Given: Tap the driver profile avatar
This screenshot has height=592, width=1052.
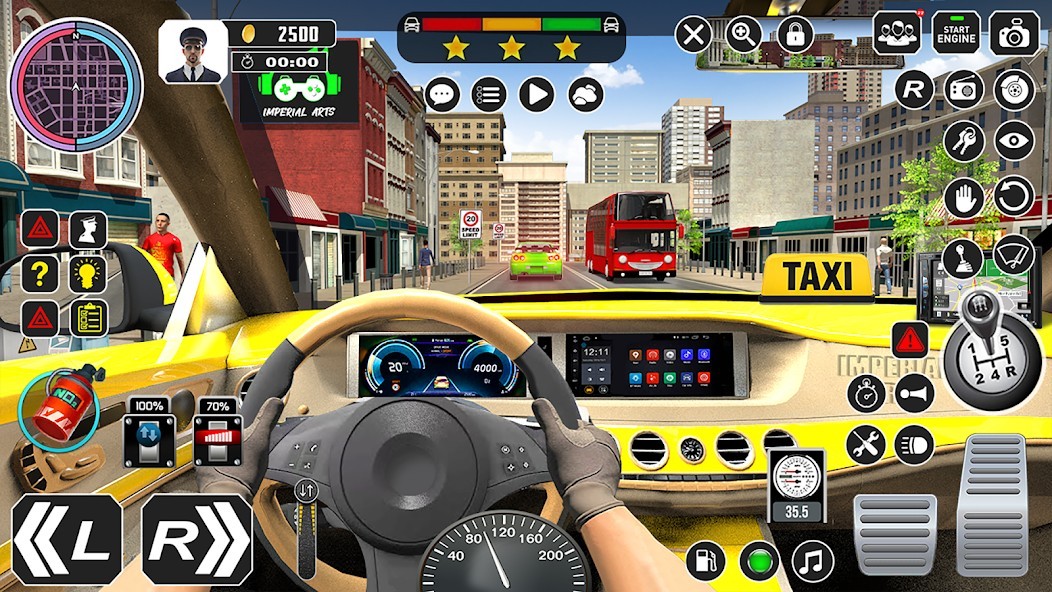Looking at the screenshot, I should pyautogui.click(x=193, y=52).
